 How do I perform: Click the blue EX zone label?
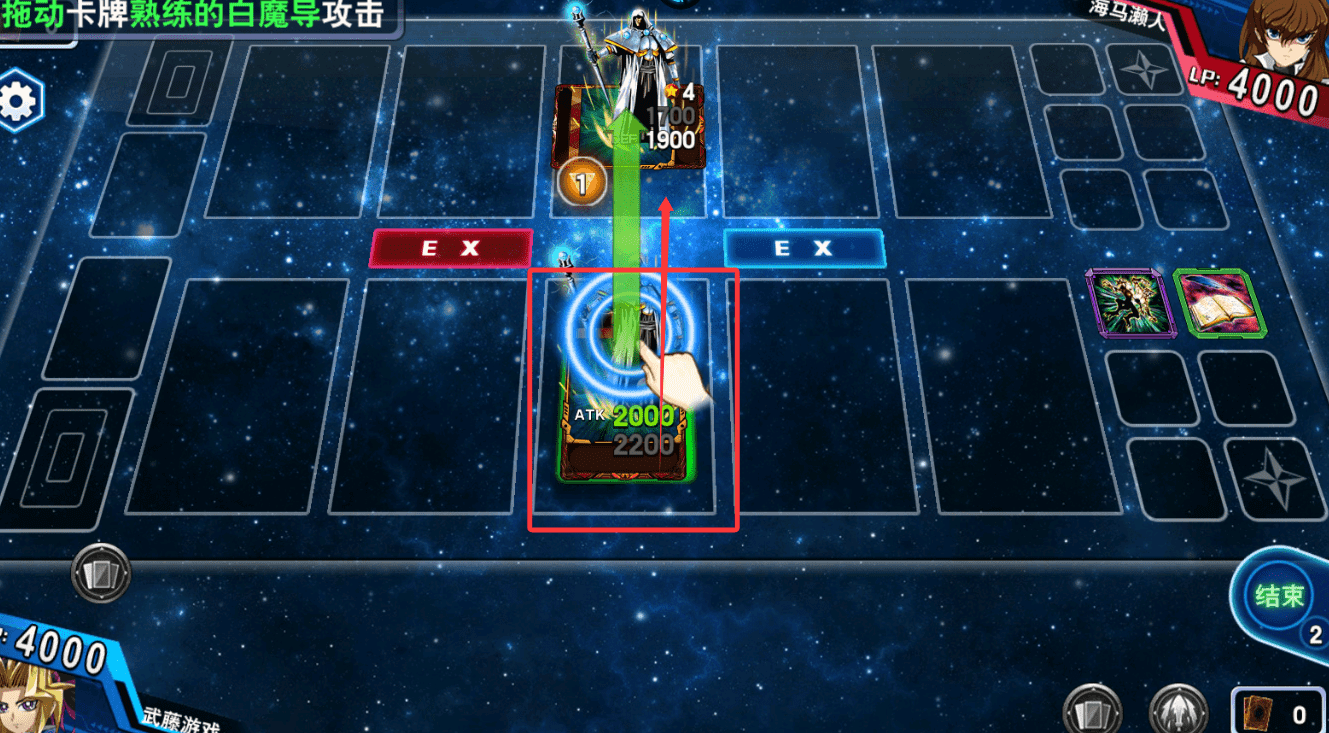coord(804,248)
